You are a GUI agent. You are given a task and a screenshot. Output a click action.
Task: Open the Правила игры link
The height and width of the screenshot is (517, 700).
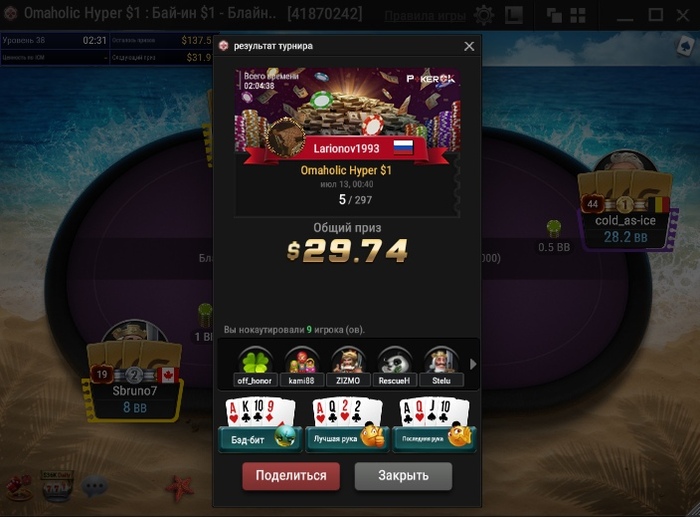pos(425,16)
